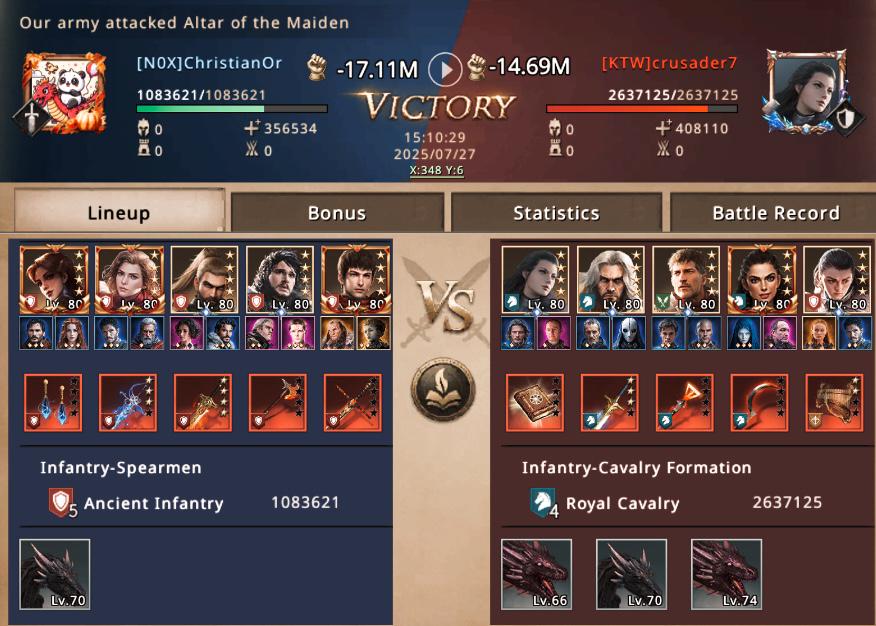This screenshot has height=626, width=876.
Task: Open the Bonus tab
Action: coord(337,212)
